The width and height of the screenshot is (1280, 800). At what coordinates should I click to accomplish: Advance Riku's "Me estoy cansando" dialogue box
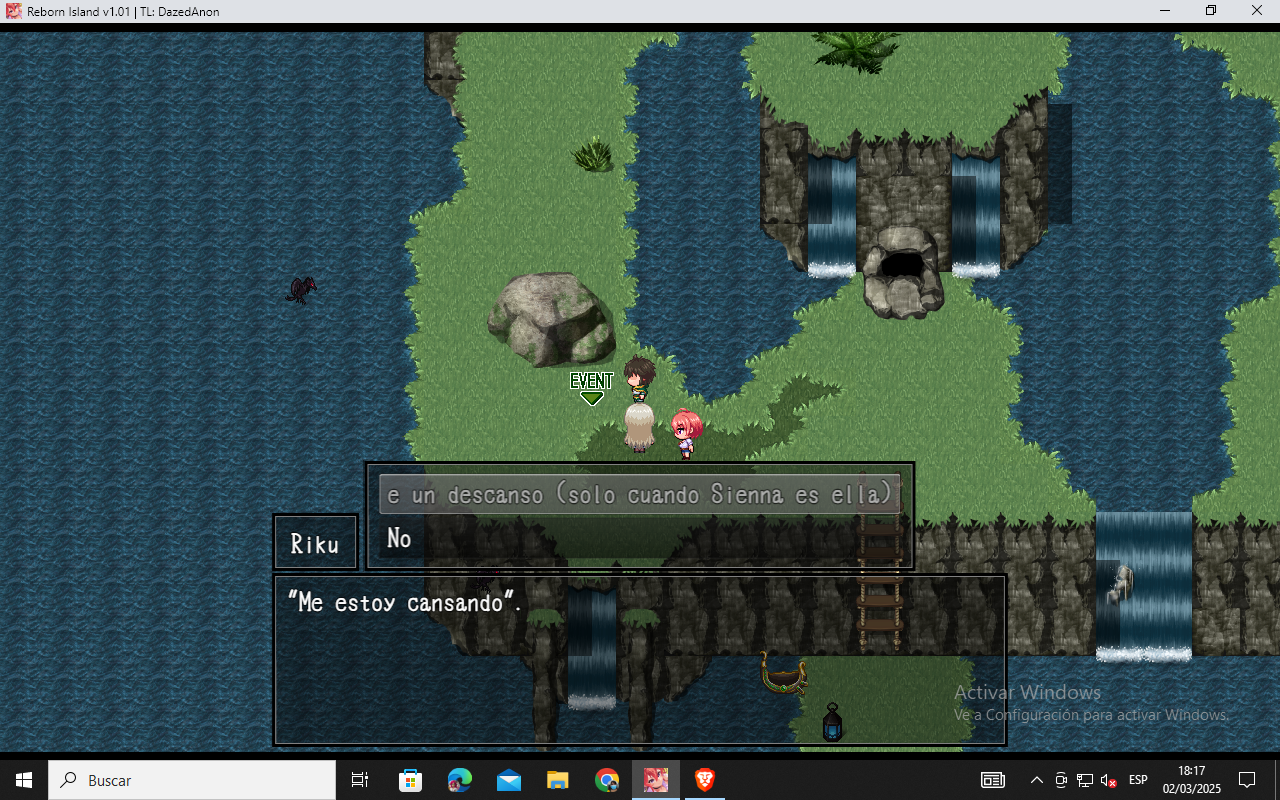point(640,660)
